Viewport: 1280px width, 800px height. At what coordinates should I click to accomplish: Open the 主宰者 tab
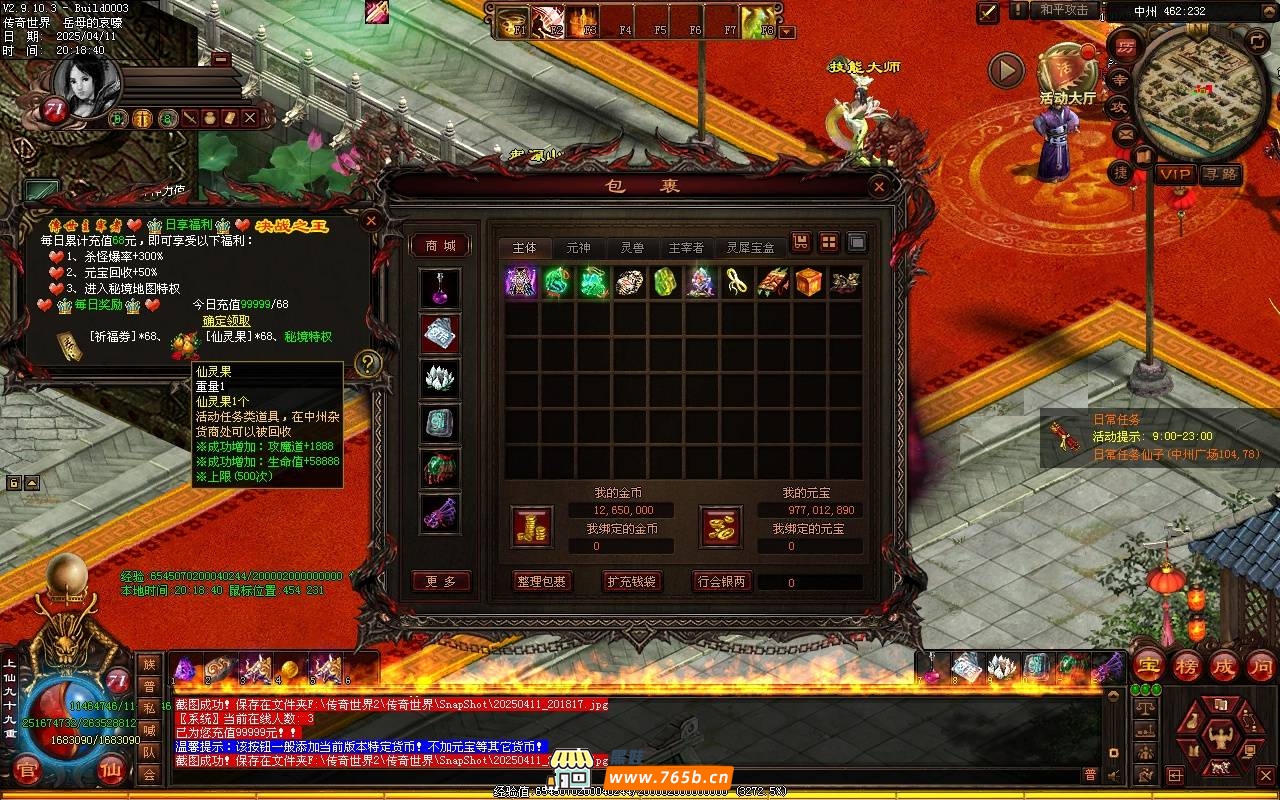(686, 248)
